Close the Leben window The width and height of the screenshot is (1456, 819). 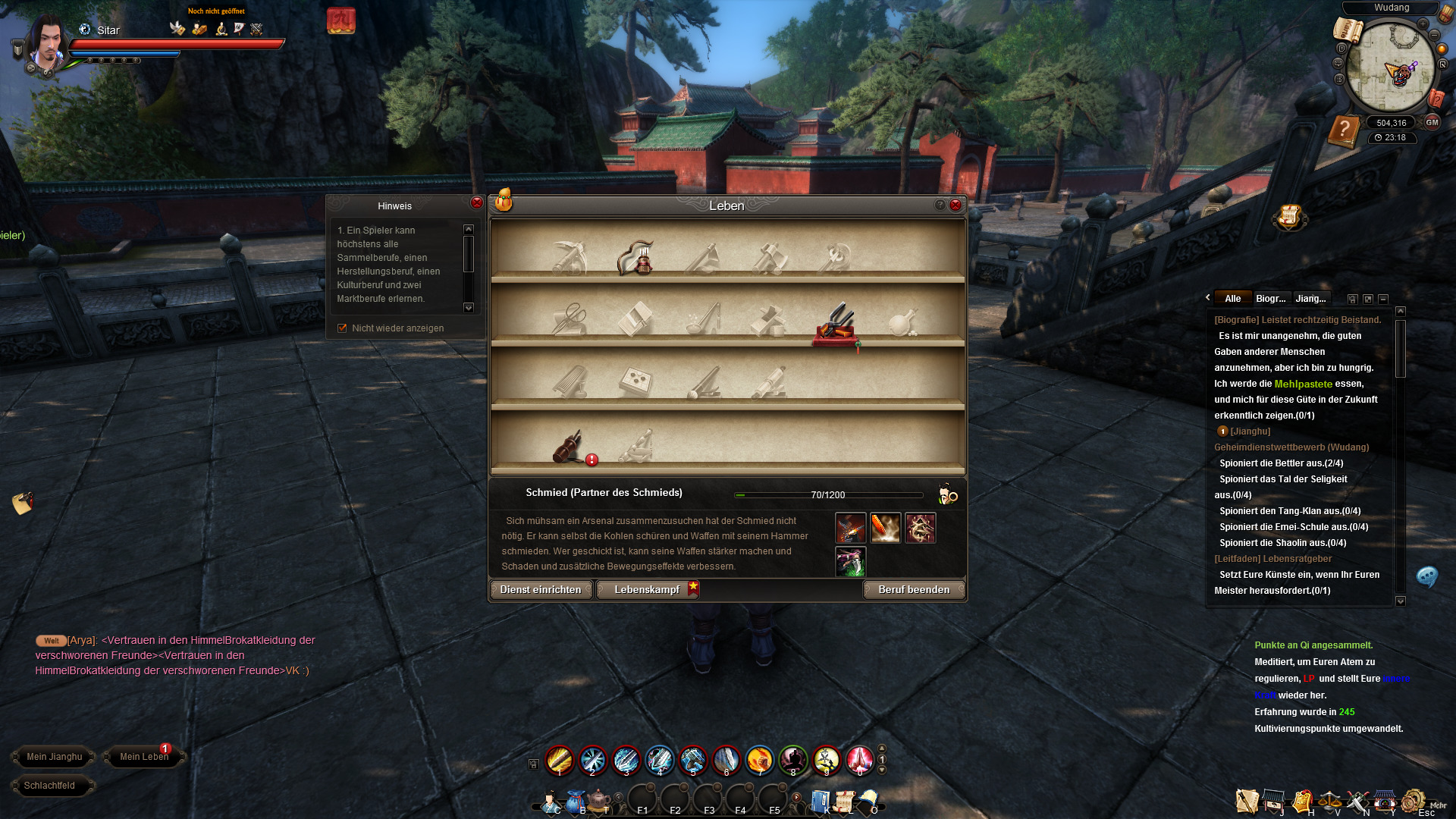(955, 205)
